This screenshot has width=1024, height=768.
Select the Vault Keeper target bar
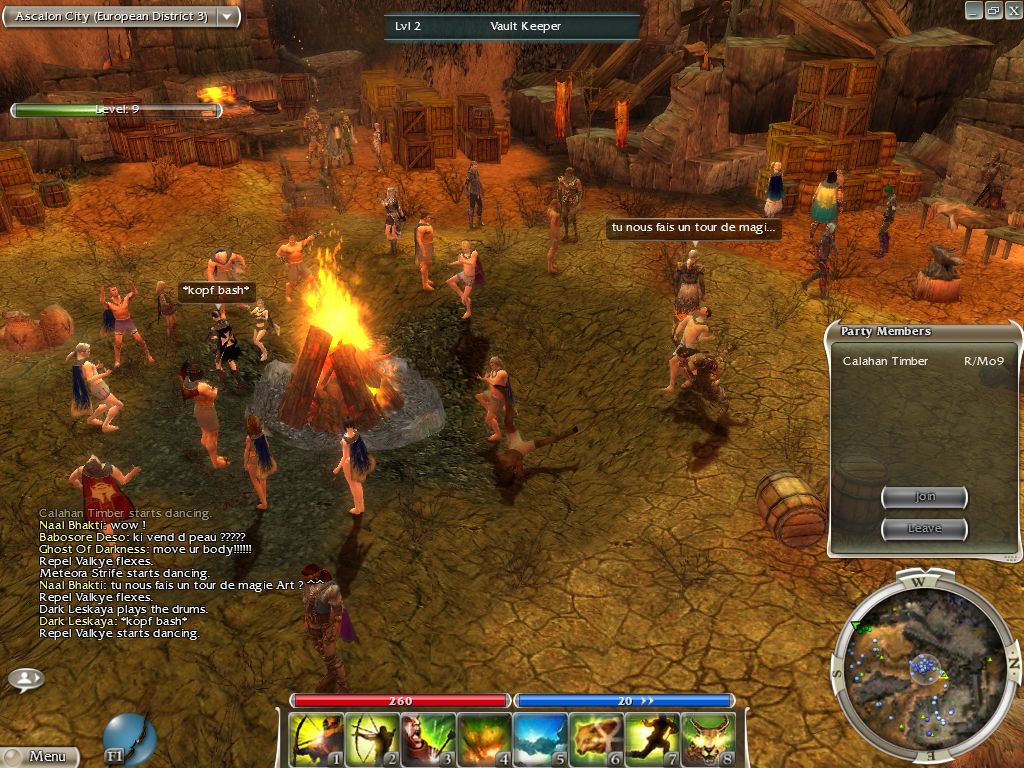(512, 26)
